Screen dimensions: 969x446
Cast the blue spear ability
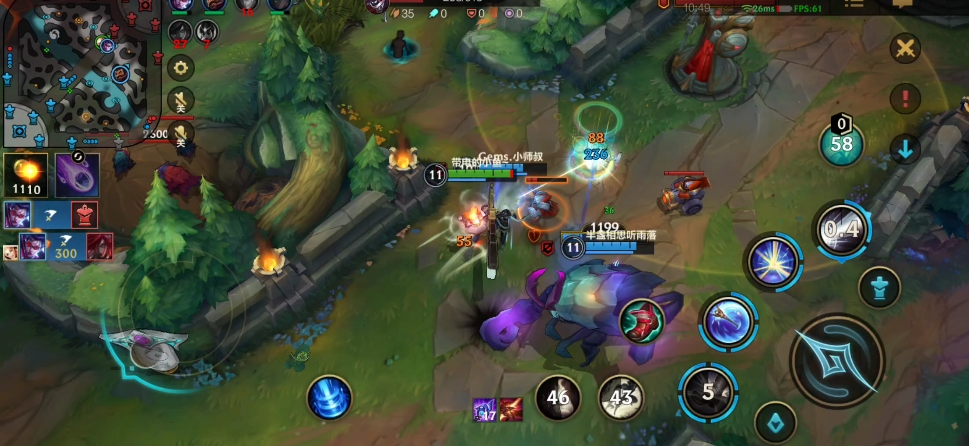(x=728, y=322)
